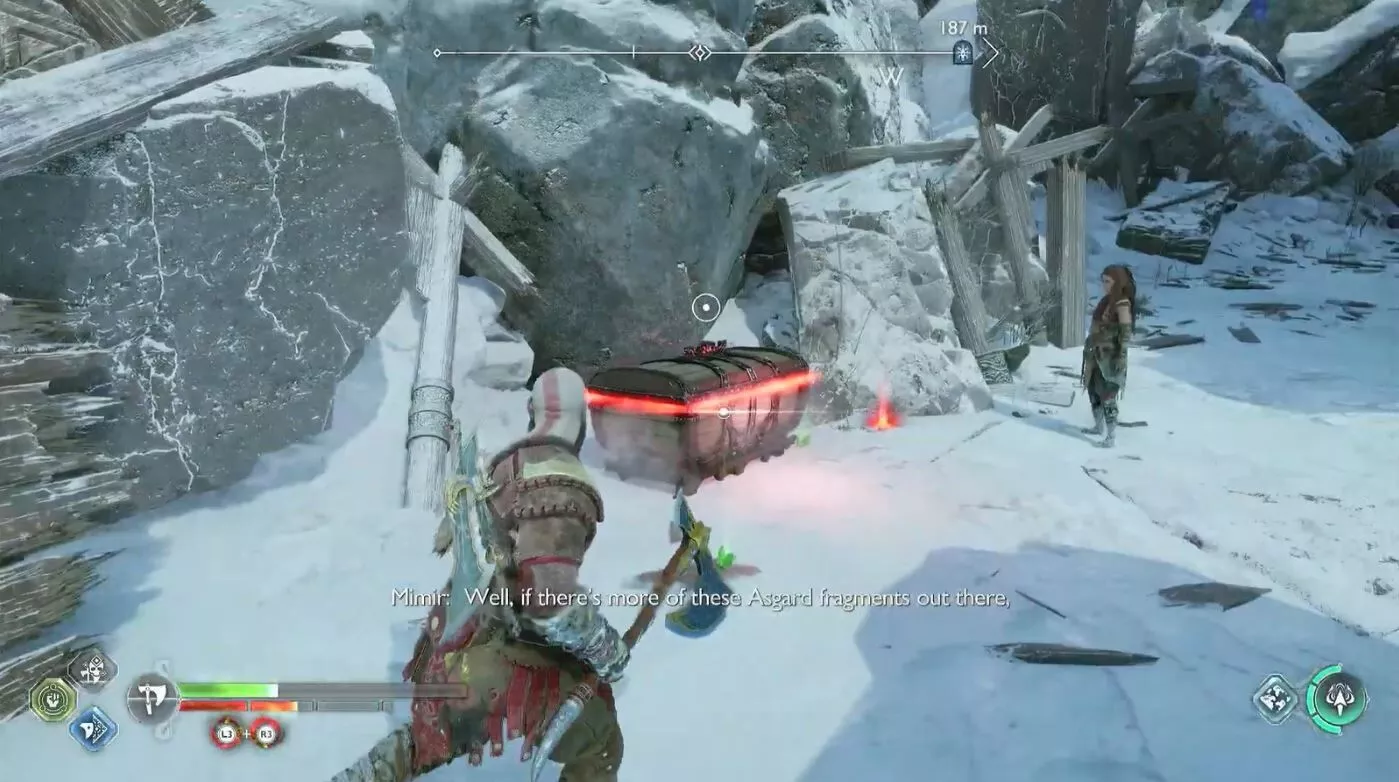Use the diamond-shaped relic icon
Image resolution: width=1399 pixels, height=782 pixels.
pyautogui.click(x=1277, y=699)
